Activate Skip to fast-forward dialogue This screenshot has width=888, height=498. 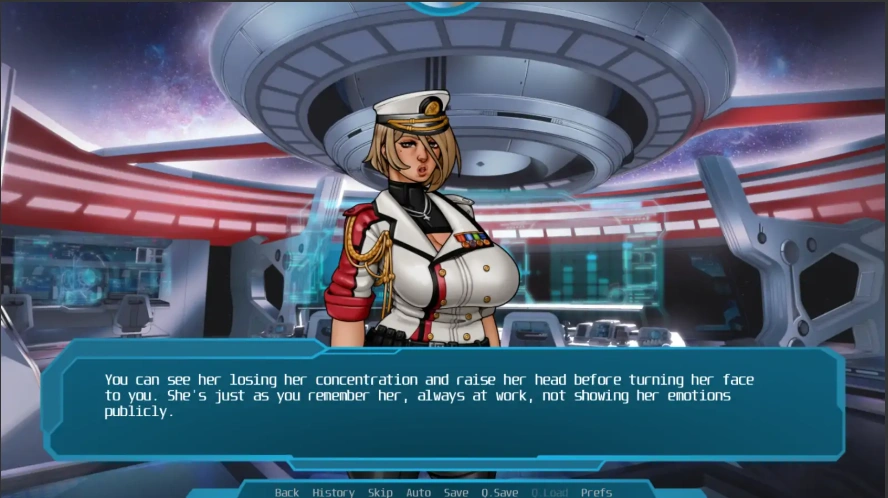(x=380, y=492)
